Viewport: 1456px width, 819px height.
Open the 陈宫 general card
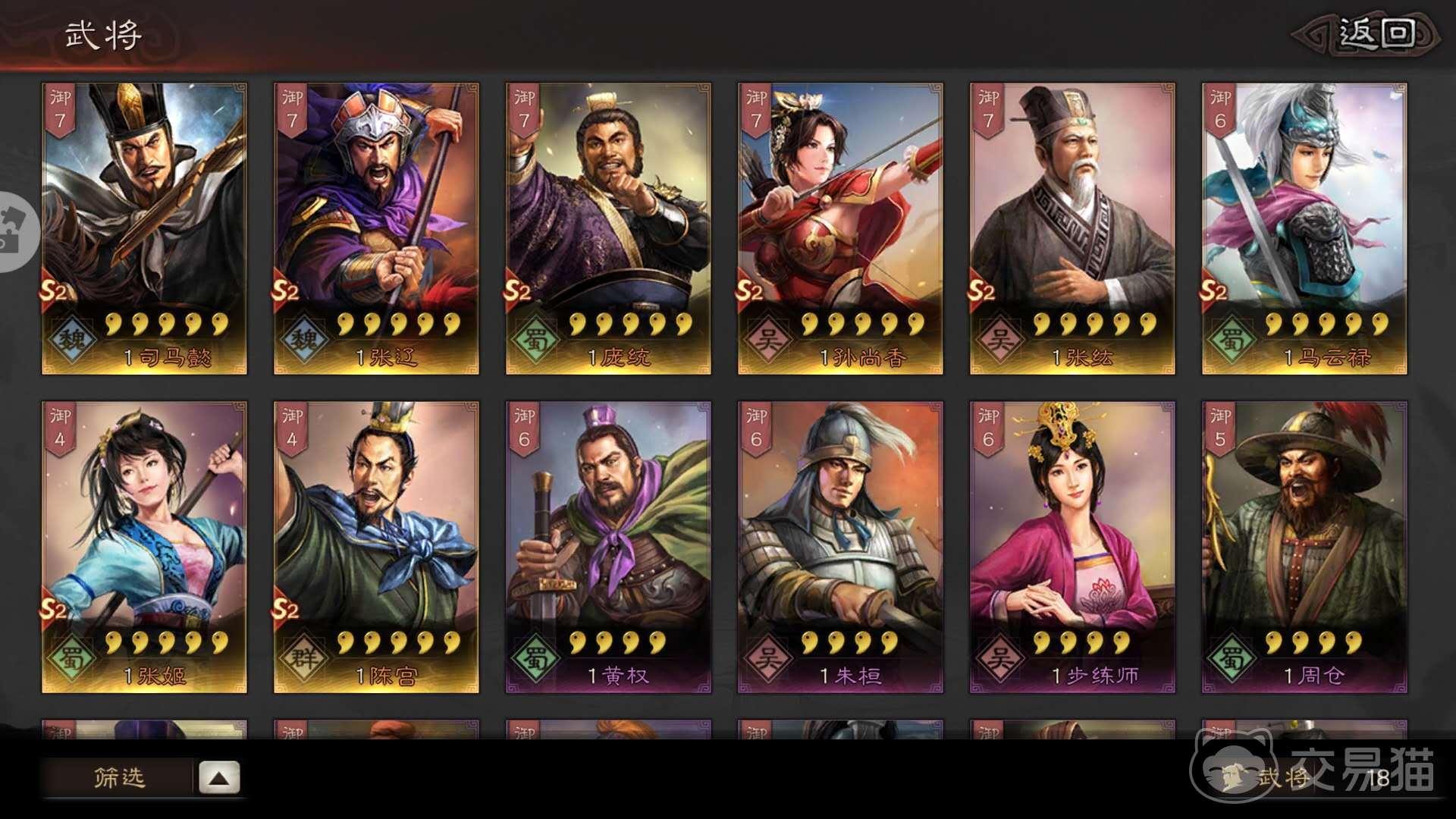(376, 546)
